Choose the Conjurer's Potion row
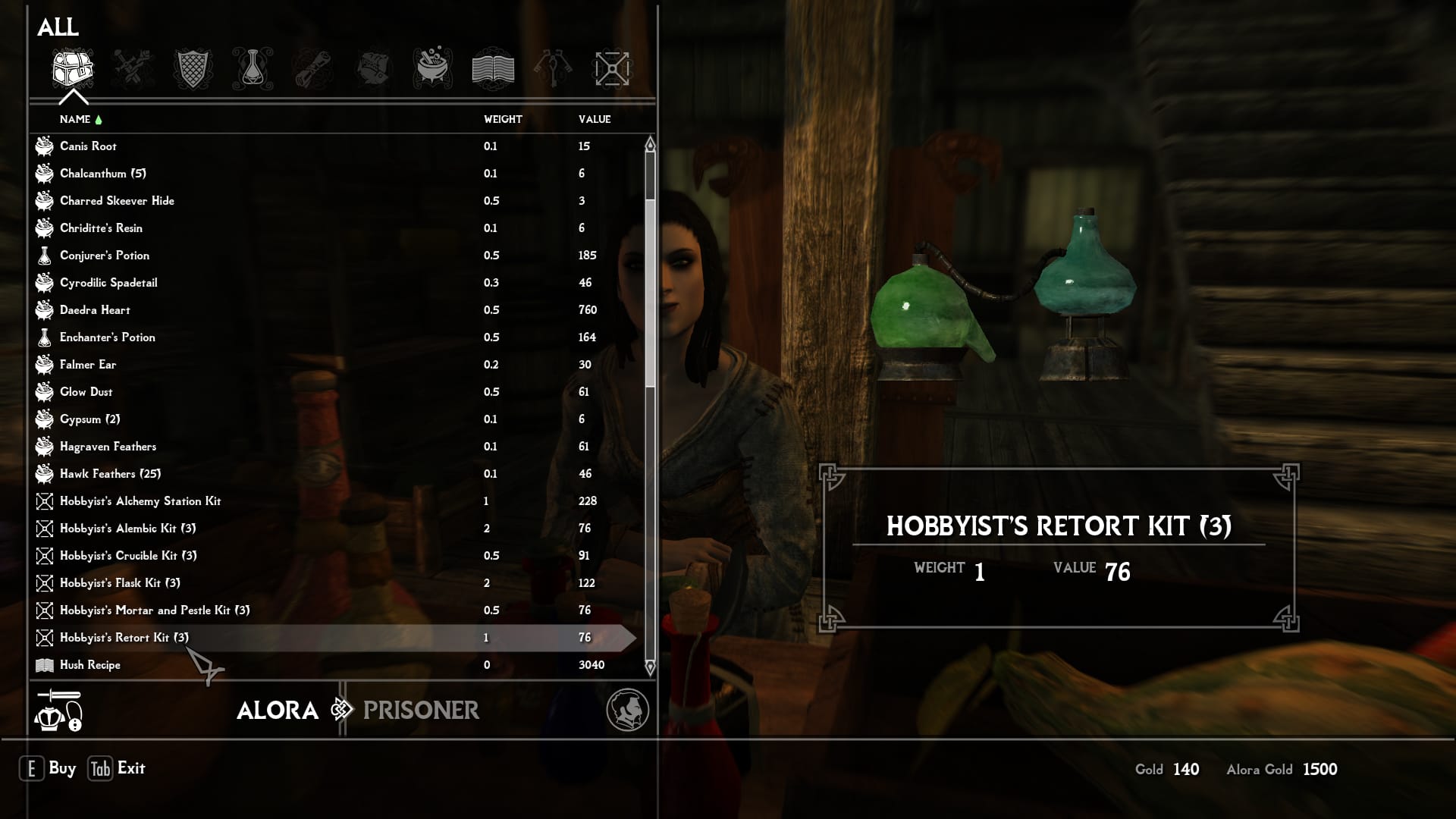This screenshot has height=819, width=1456. coord(105,256)
